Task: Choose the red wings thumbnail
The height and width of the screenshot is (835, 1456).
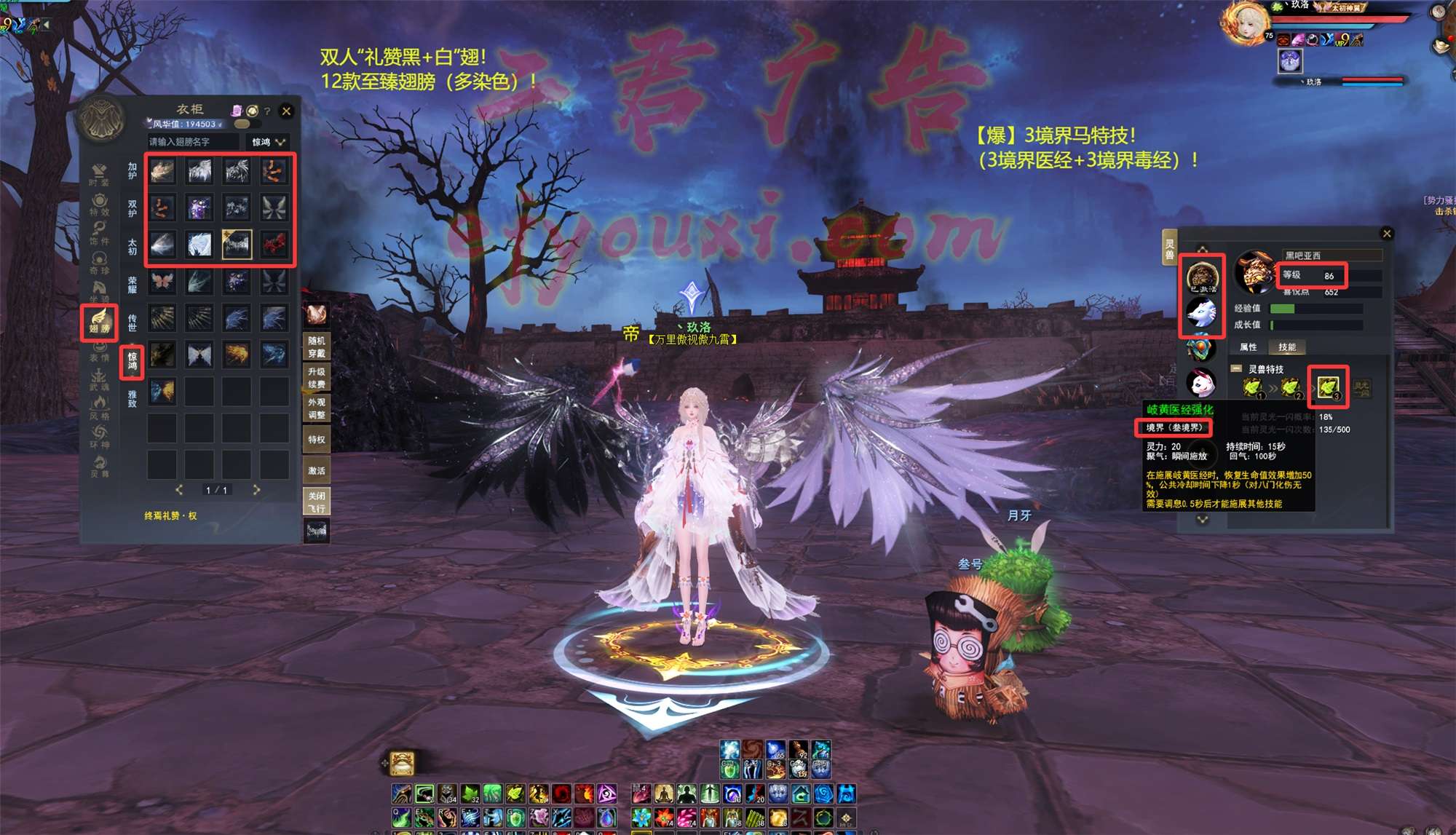Action: (274, 245)
